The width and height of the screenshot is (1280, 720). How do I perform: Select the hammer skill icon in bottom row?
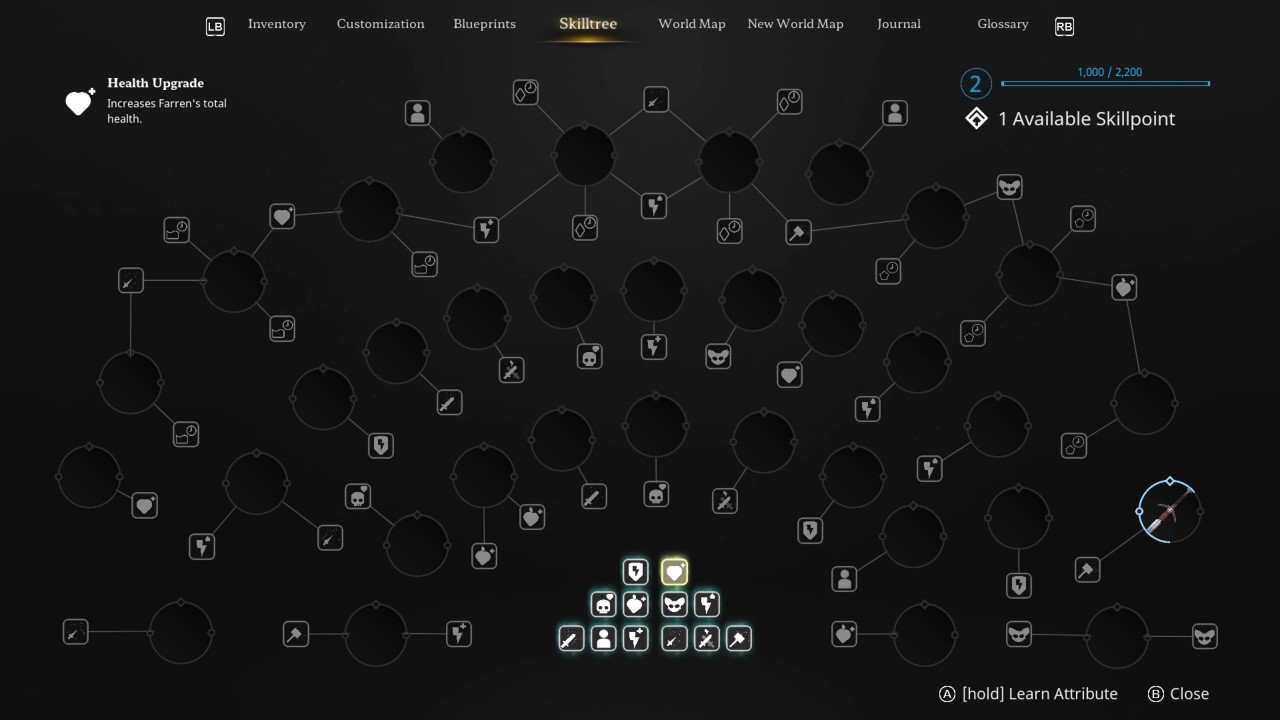(738, 638)
